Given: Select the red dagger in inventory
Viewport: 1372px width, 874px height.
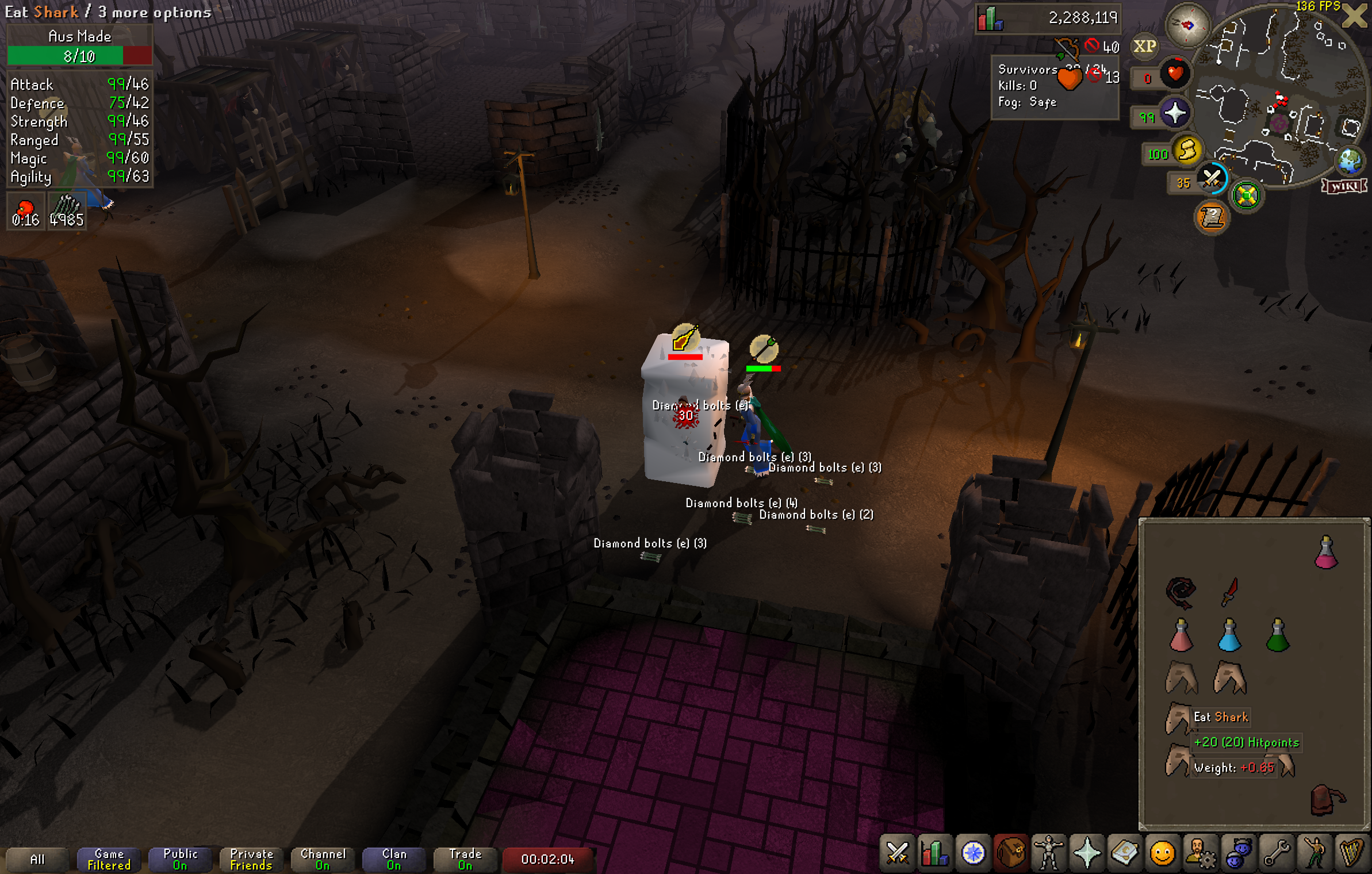Looking at the screenshot, I should (1229, 592).
